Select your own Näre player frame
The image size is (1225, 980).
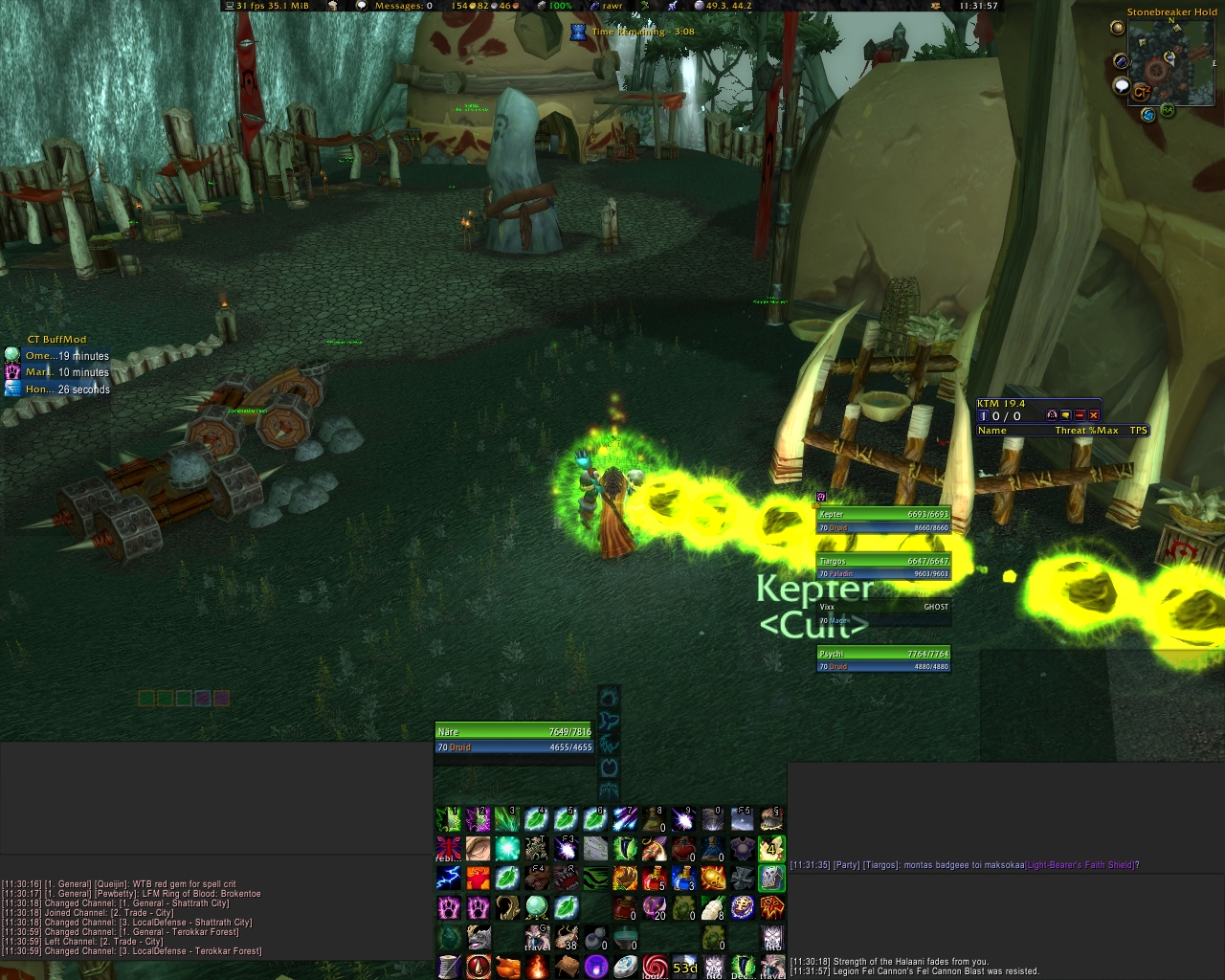coord(515,739)
